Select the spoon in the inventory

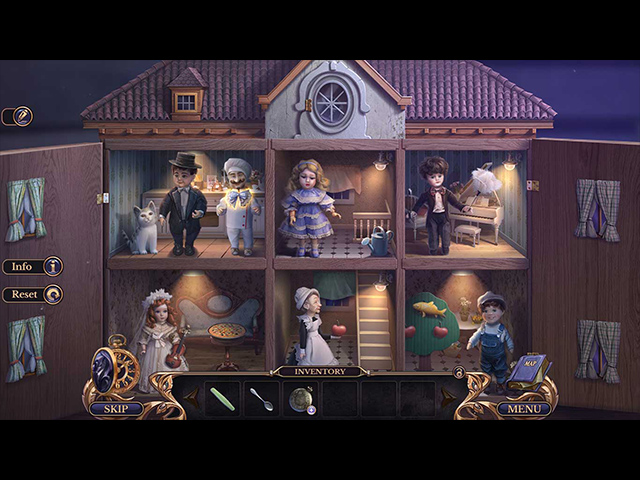coord(261,398)
